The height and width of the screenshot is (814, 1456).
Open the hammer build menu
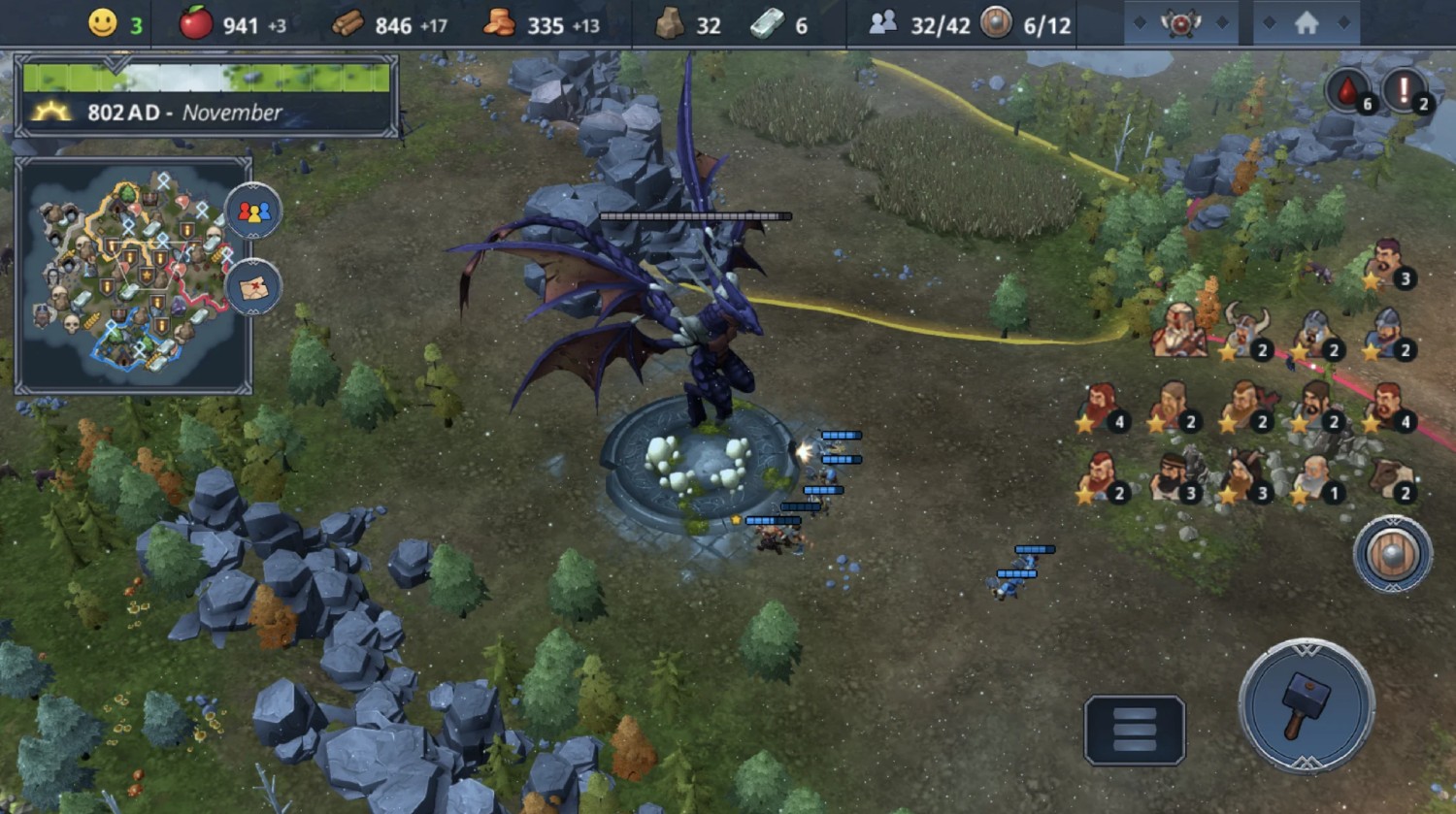(x=1307, y=704)
